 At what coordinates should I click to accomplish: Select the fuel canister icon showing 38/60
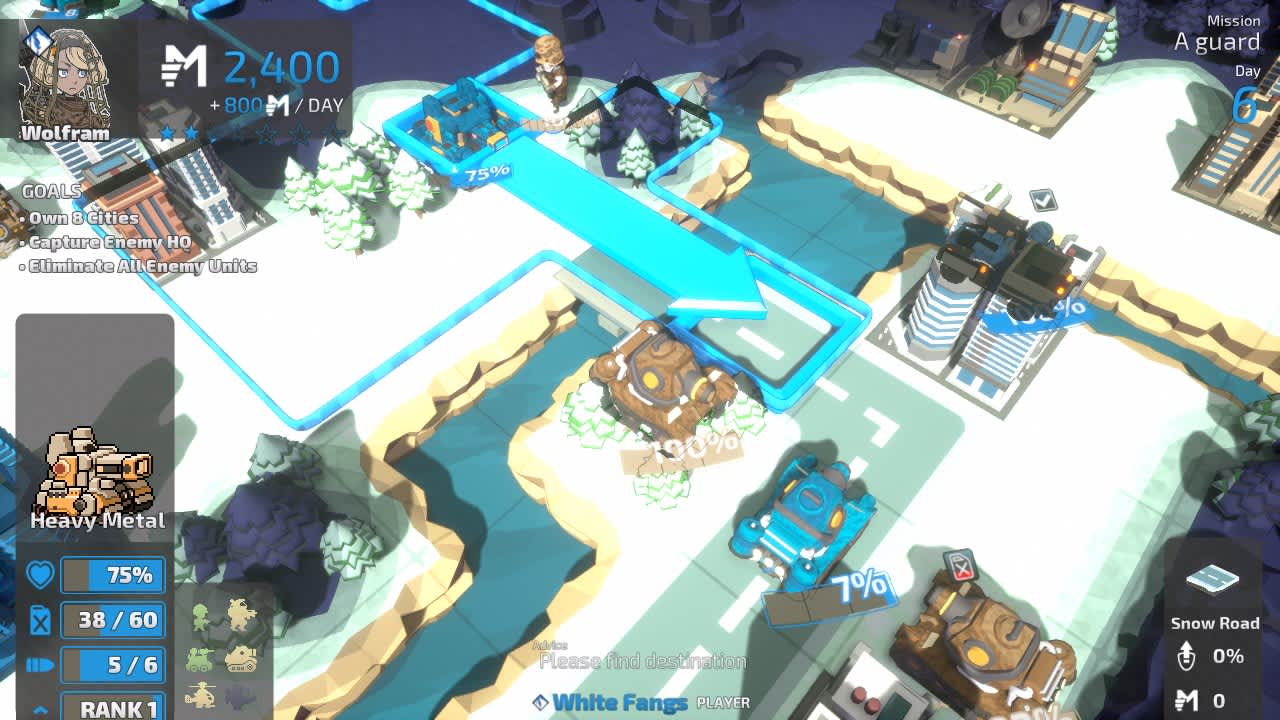tap(38, 620)
